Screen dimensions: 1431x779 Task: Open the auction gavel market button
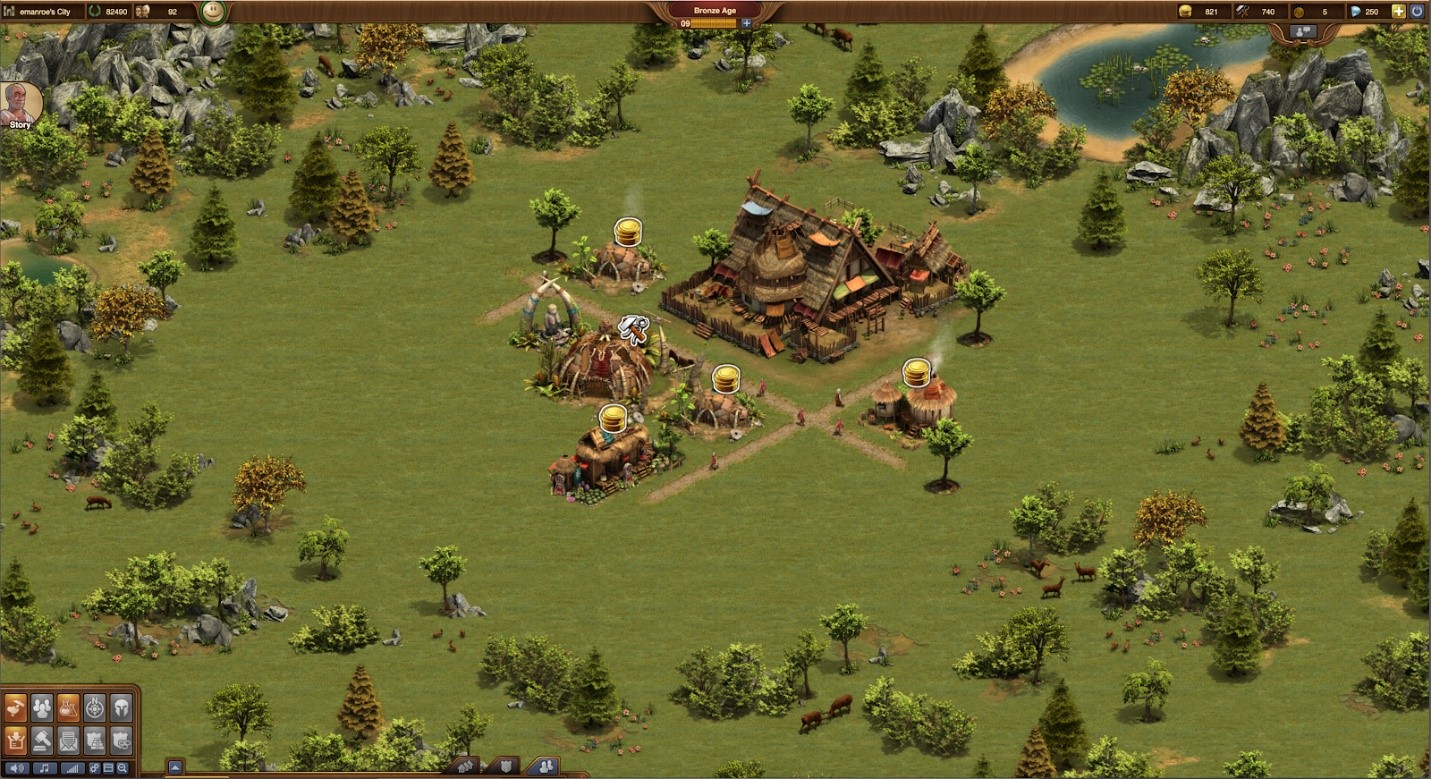click(42, 740)
